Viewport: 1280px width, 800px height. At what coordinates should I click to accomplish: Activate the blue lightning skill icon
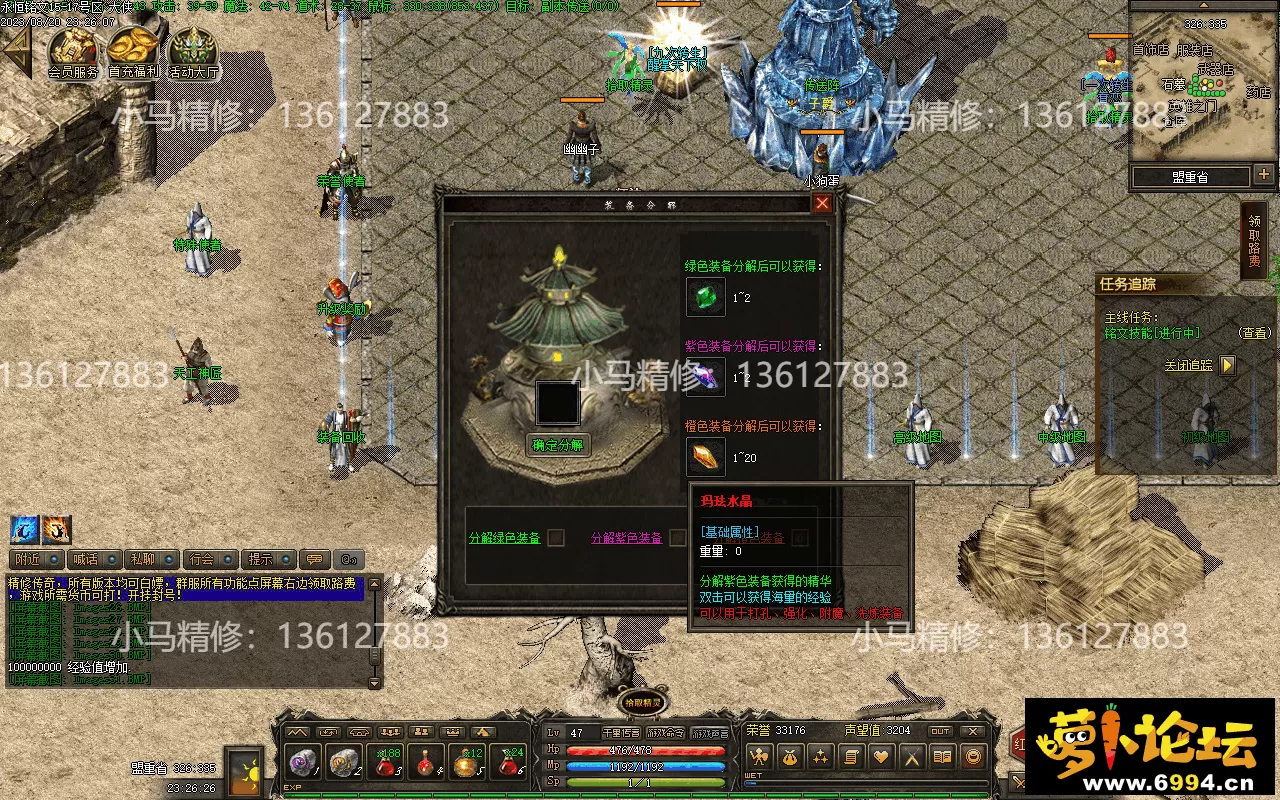click(24, 529)
